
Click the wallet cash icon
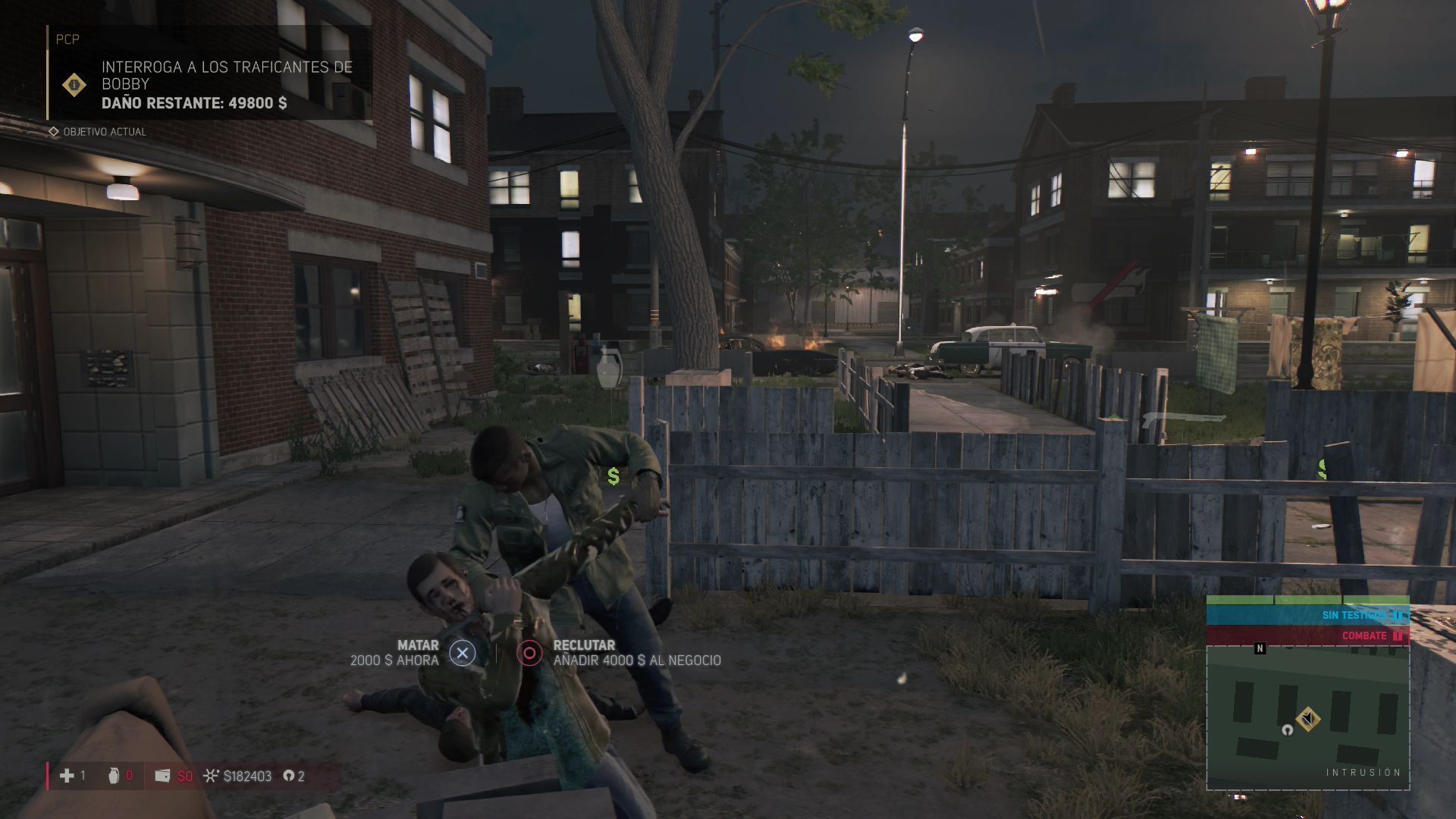coord(162,776)
